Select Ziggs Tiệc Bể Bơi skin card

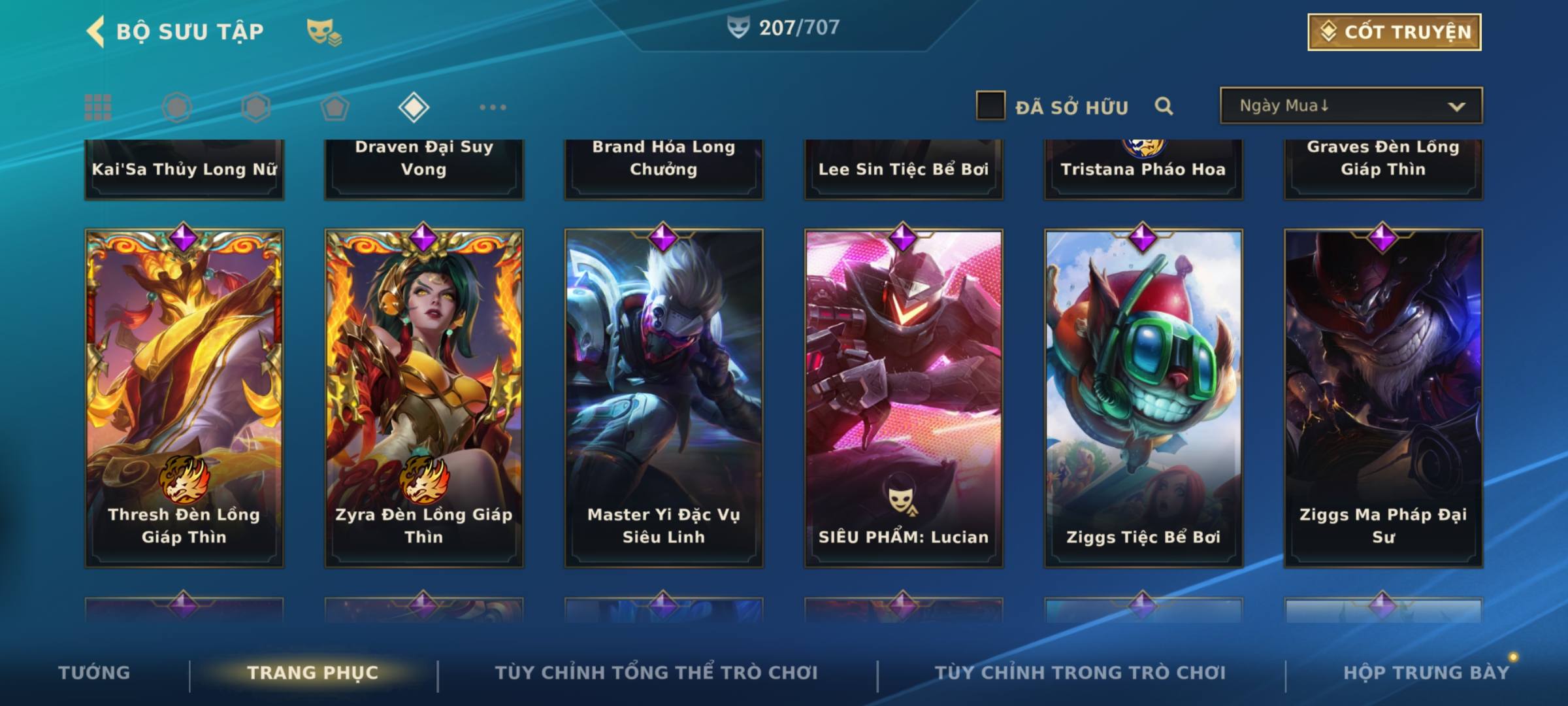(1143, 397)
